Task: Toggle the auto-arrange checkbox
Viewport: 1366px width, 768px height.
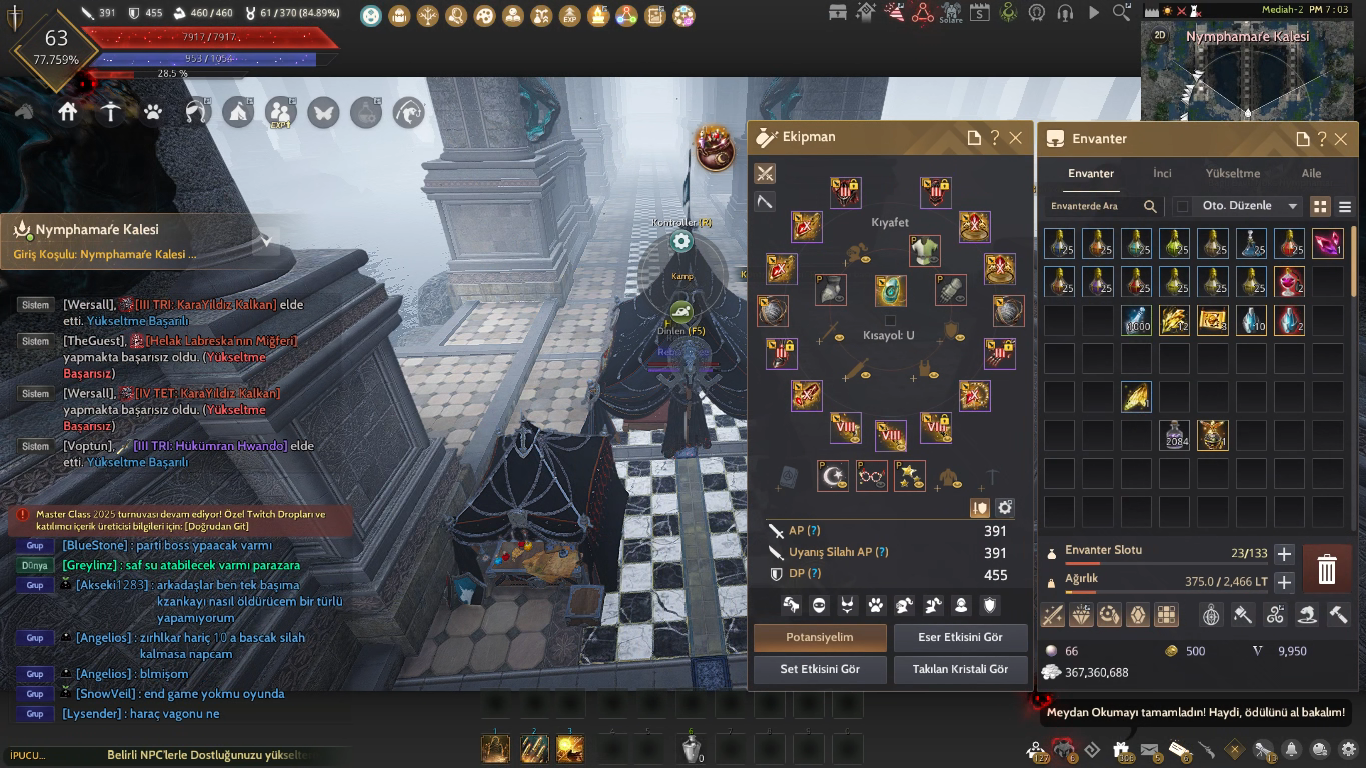Action: pos(1183,206)
